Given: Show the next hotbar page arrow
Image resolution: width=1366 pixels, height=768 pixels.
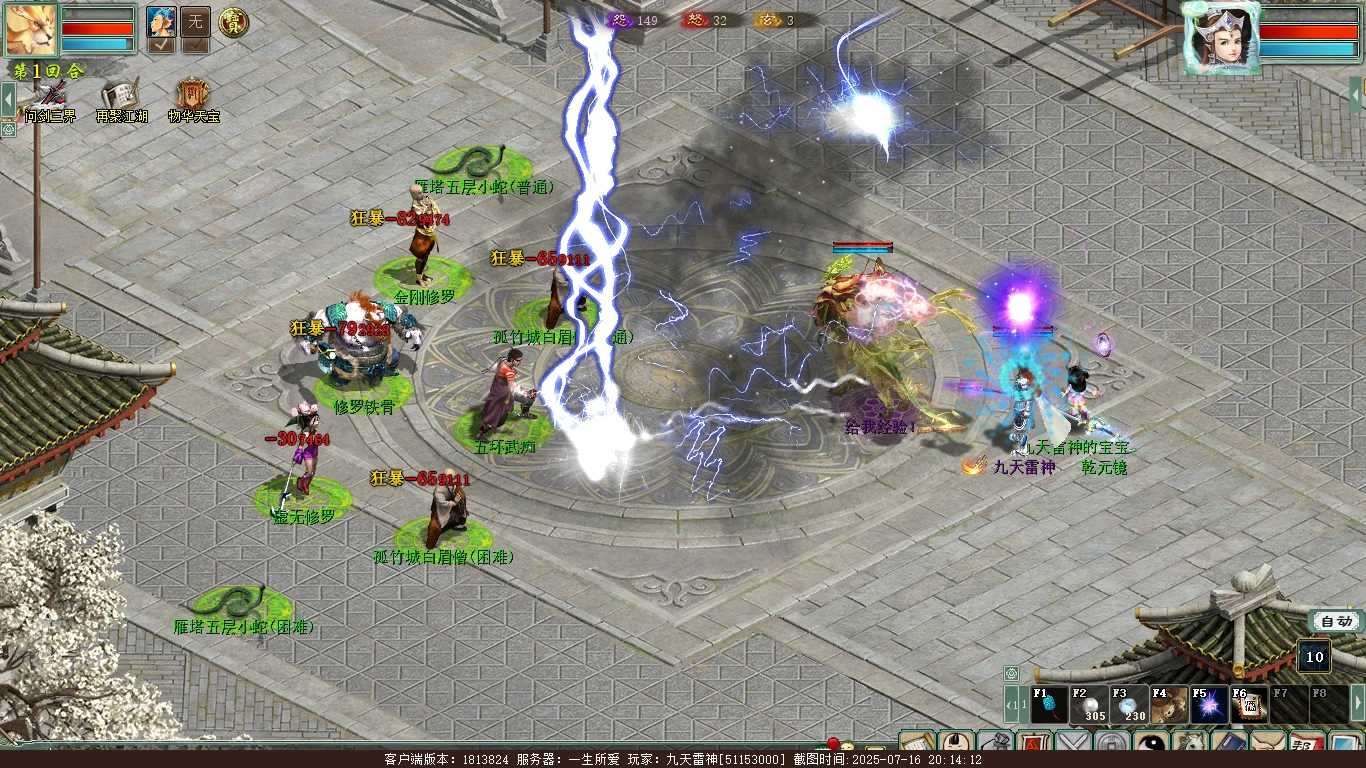Looking at the screenshot, I should pos(1357,704).
